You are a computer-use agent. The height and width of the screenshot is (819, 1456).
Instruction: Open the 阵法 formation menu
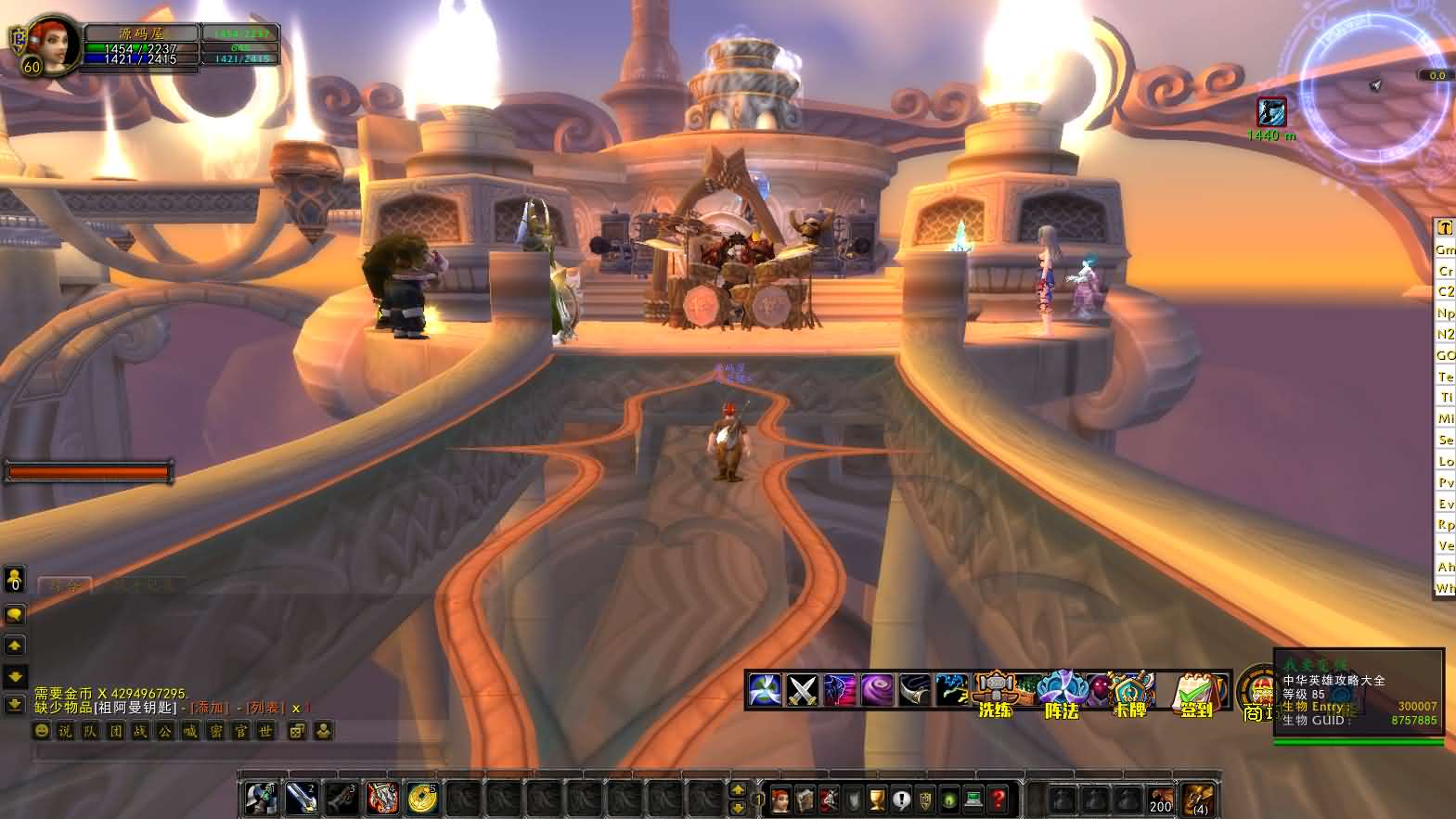pos(1060,692)
